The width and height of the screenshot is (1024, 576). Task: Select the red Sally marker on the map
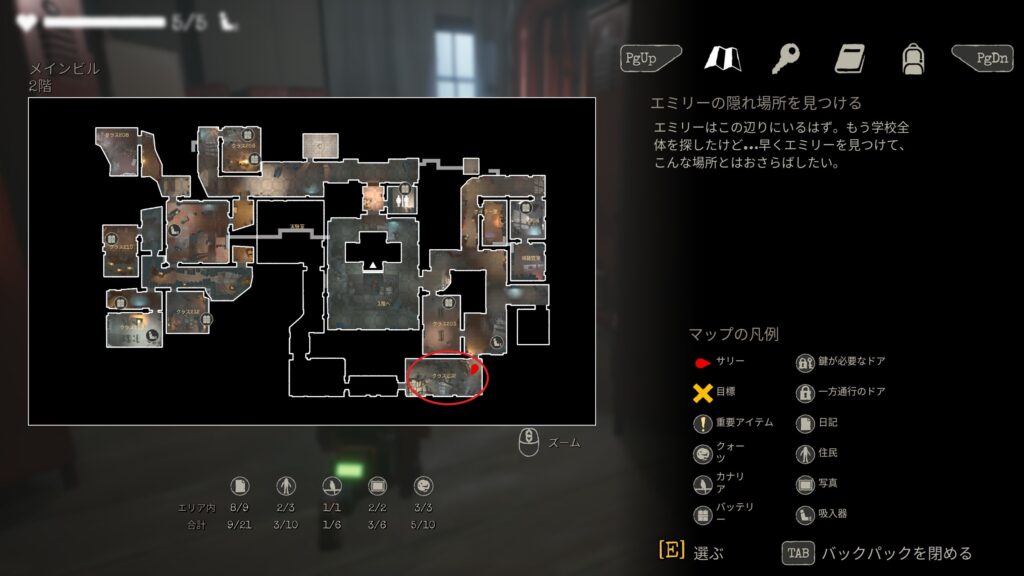point(475,372)
